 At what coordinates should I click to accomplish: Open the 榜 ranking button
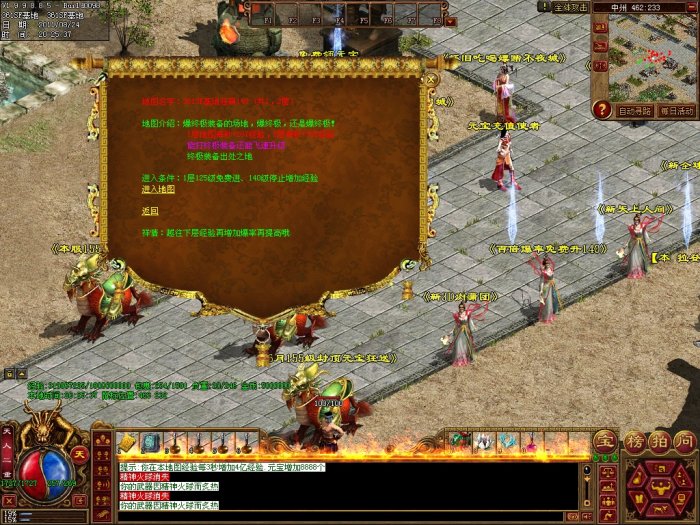634,441
